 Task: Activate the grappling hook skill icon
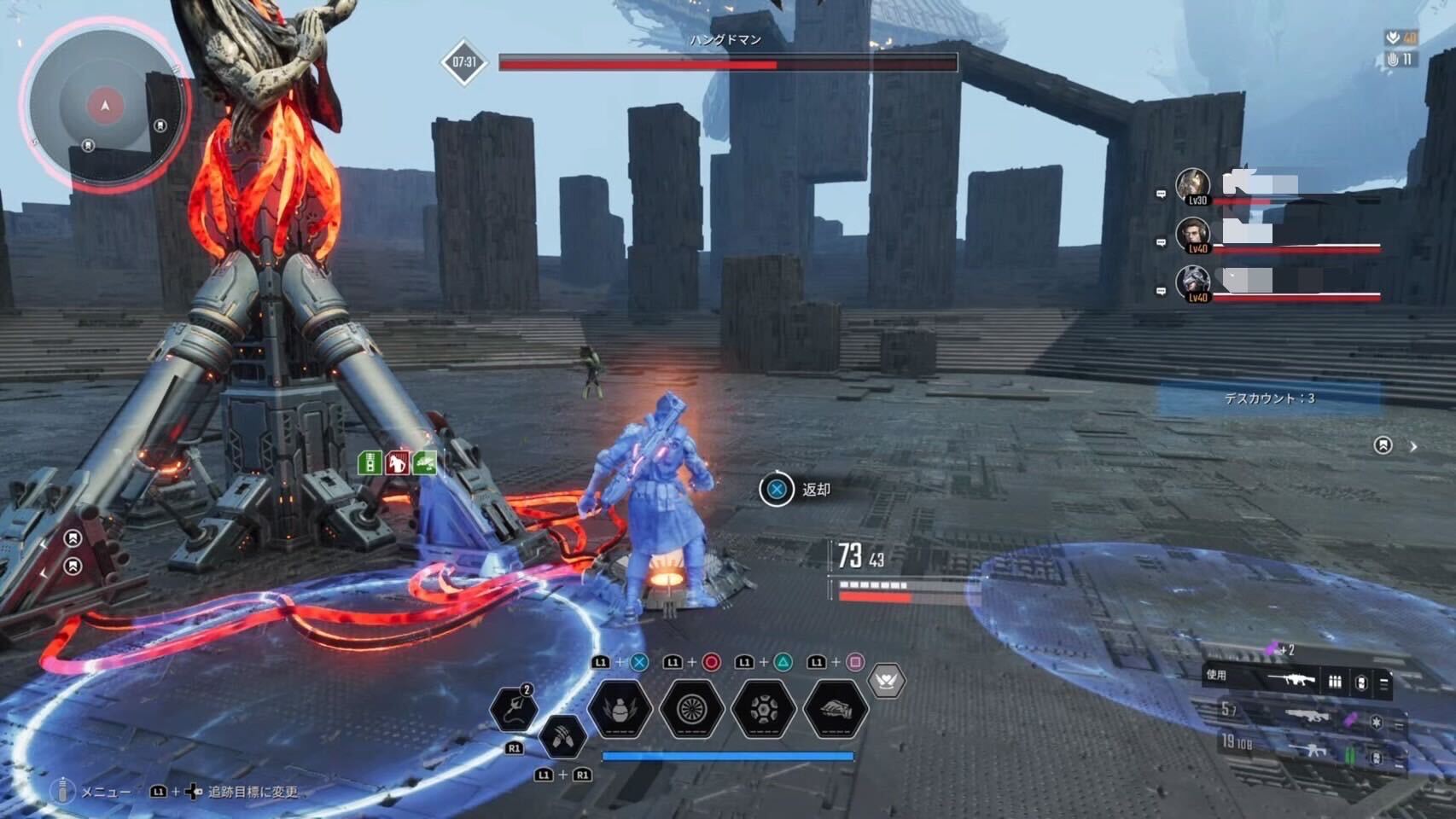point(513,709)
